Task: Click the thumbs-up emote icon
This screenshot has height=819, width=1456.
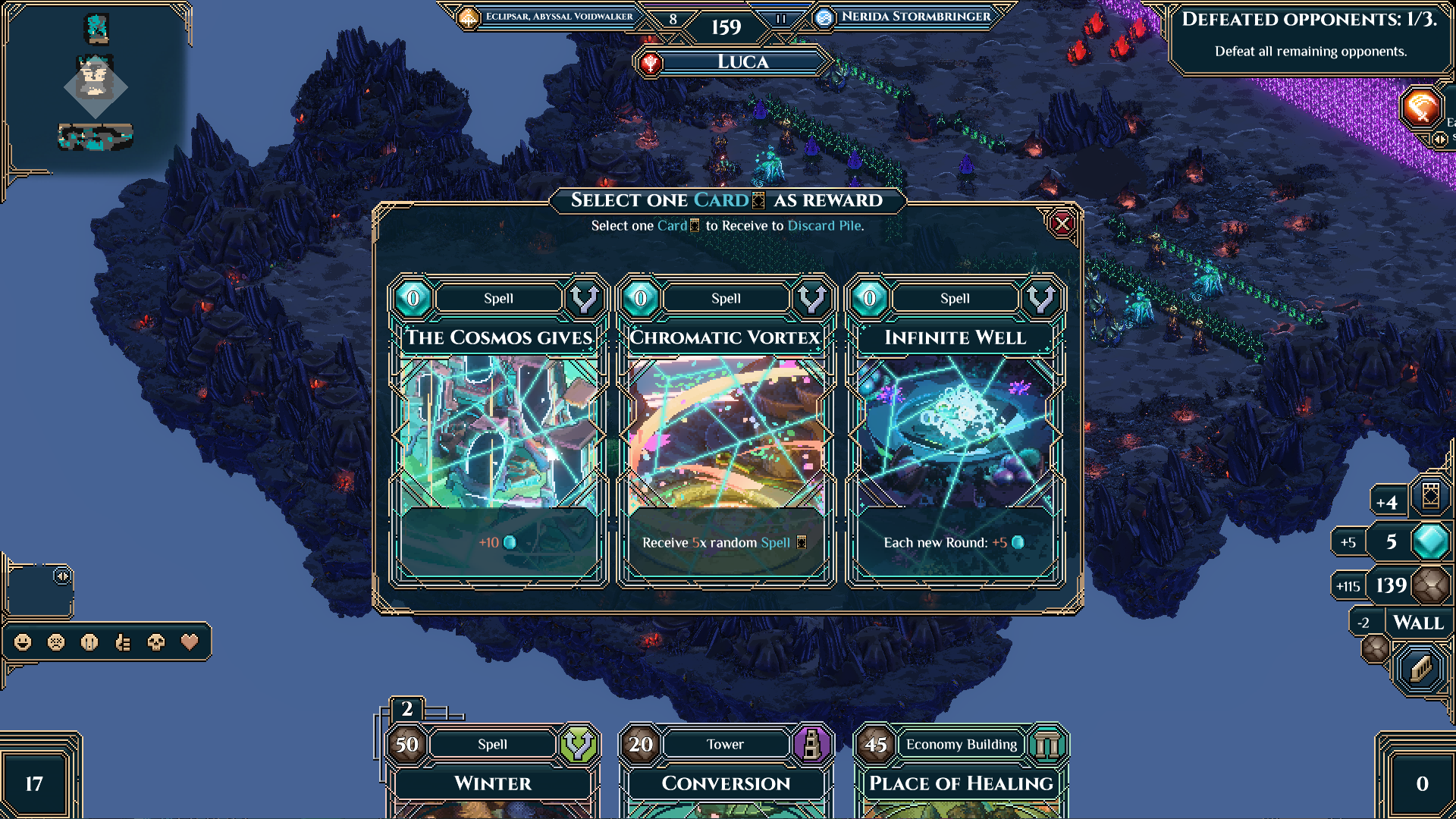Action: pos(124,642)
